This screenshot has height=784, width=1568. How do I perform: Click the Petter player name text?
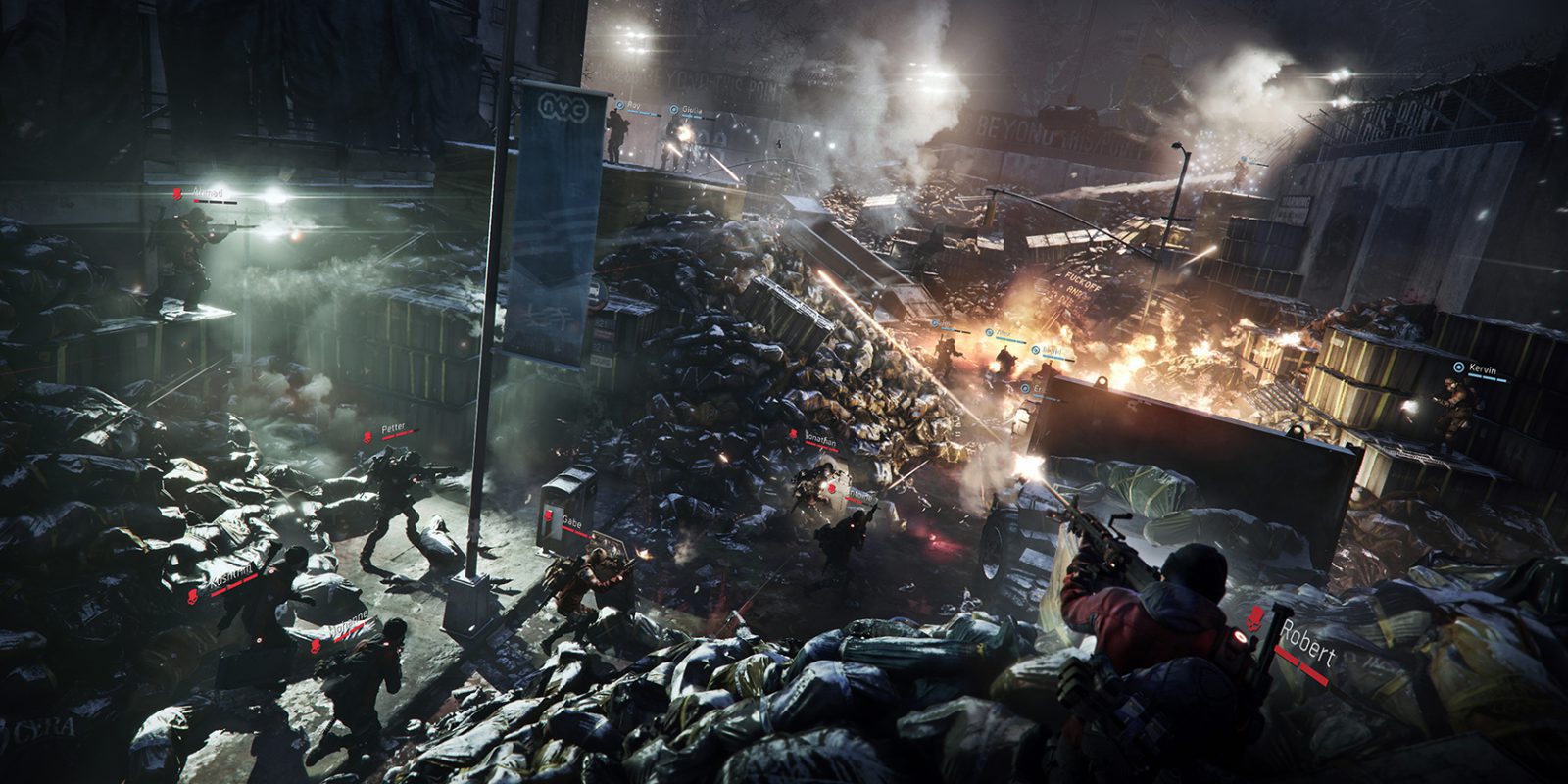393,427
